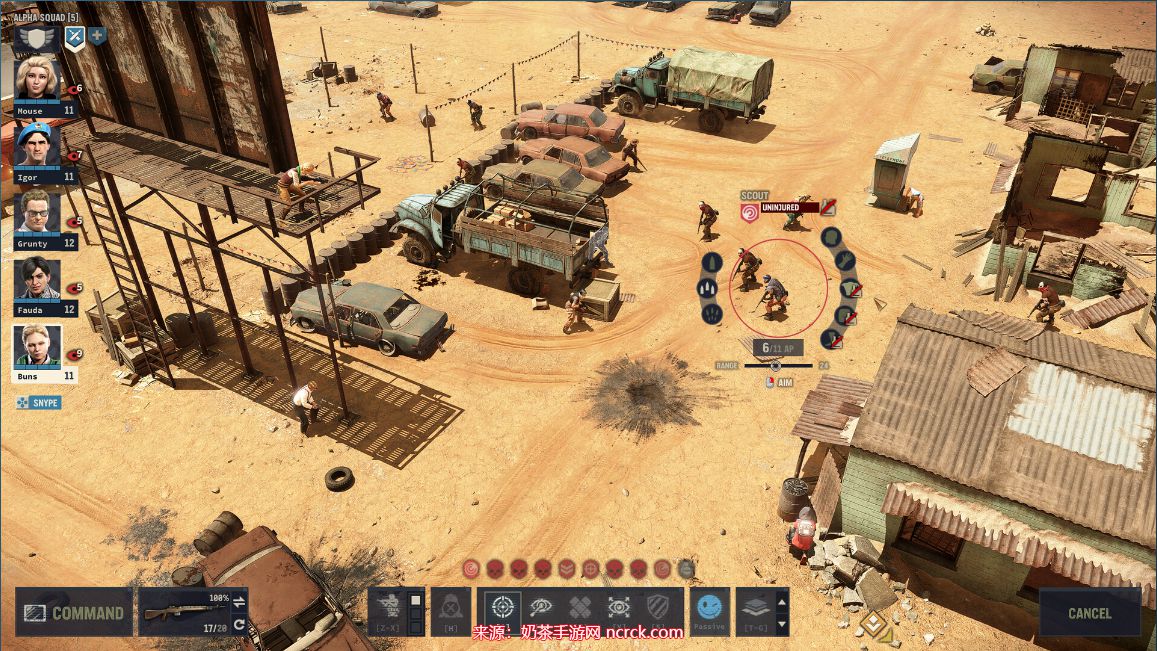1157x651 pixels.
Task: Click the reload weapon arrow icon
Action: pyautogui.click(x=240, y=625)
